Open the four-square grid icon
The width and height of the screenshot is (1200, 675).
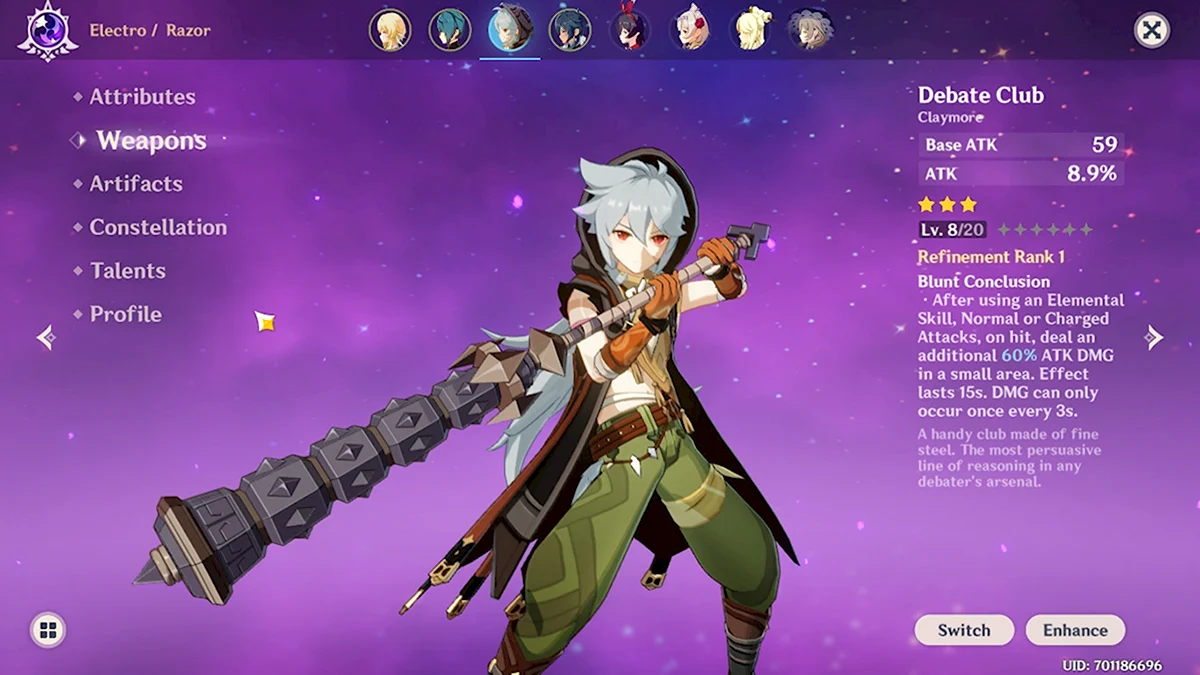coord(48,630)
